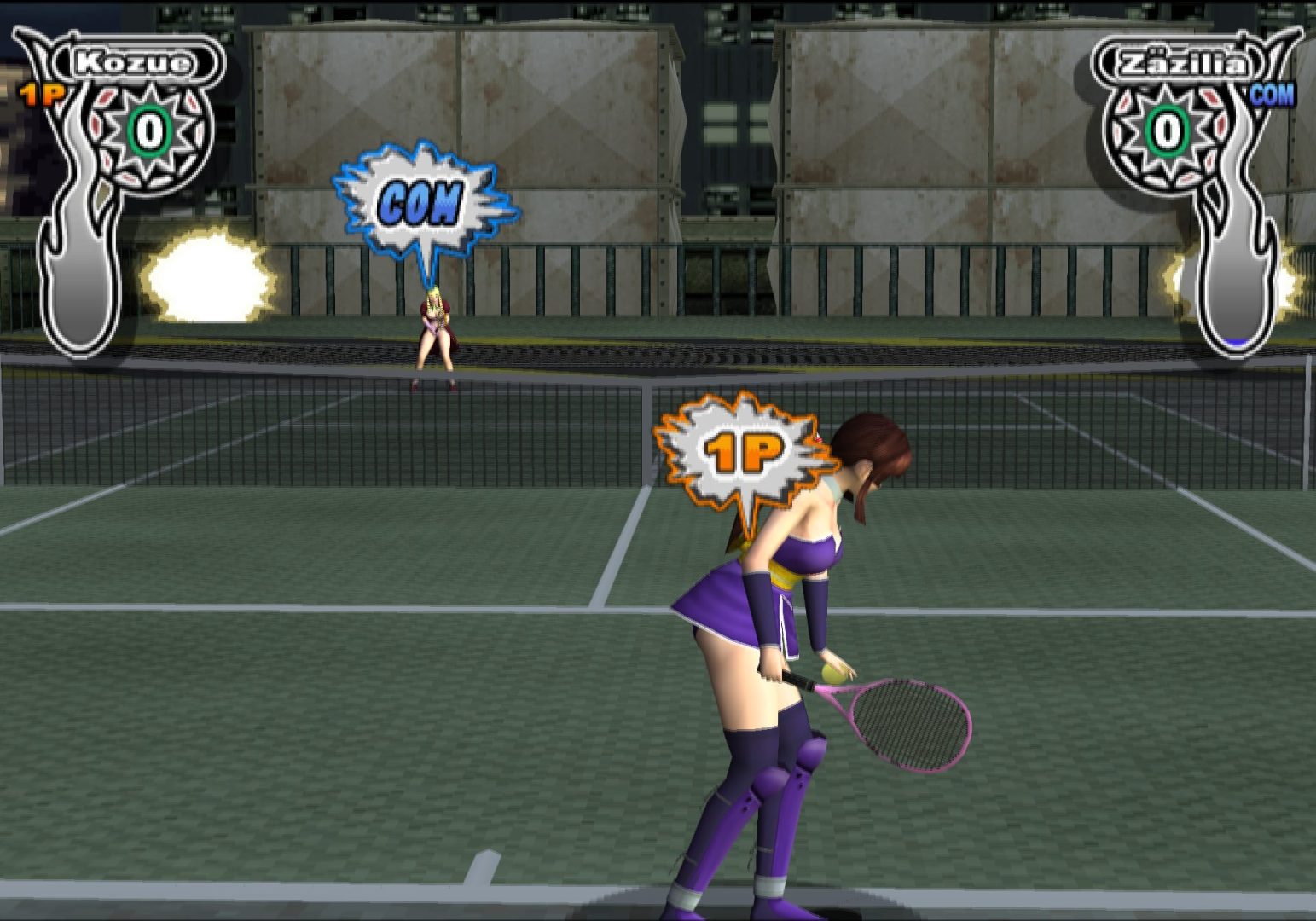The image size is (1316, 921).
Task: Select the Zäzilia opponent name plate
Action: pos(1182,64)
